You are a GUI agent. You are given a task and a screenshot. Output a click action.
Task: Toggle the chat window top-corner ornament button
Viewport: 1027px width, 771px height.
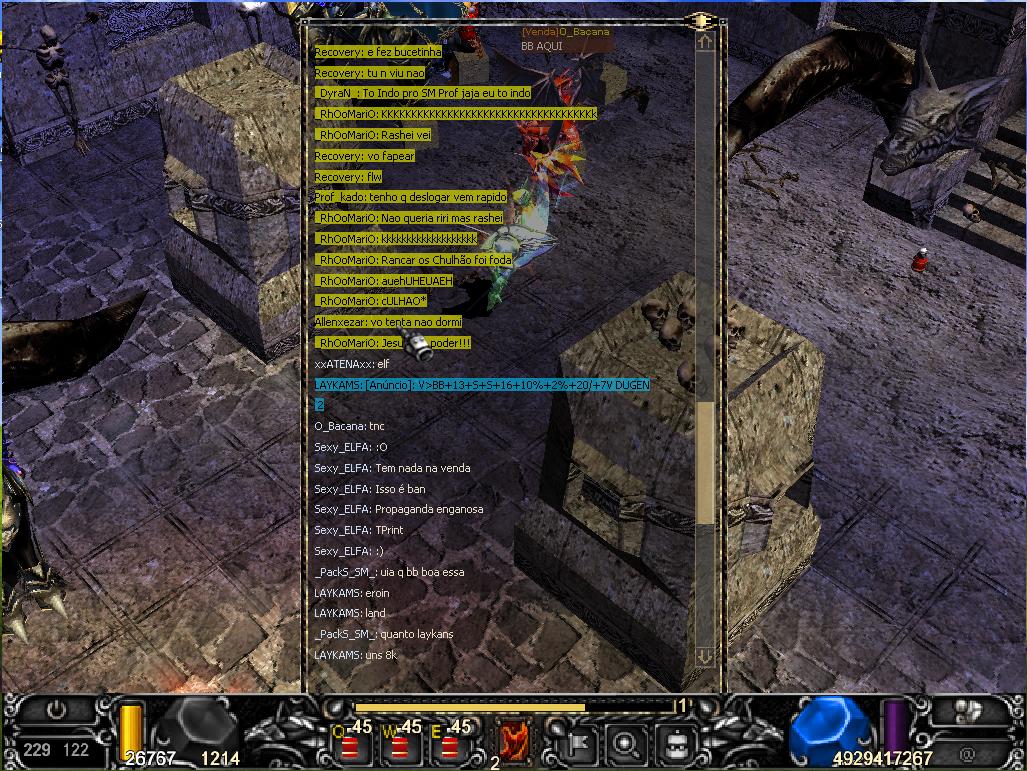tap(700, 20)
